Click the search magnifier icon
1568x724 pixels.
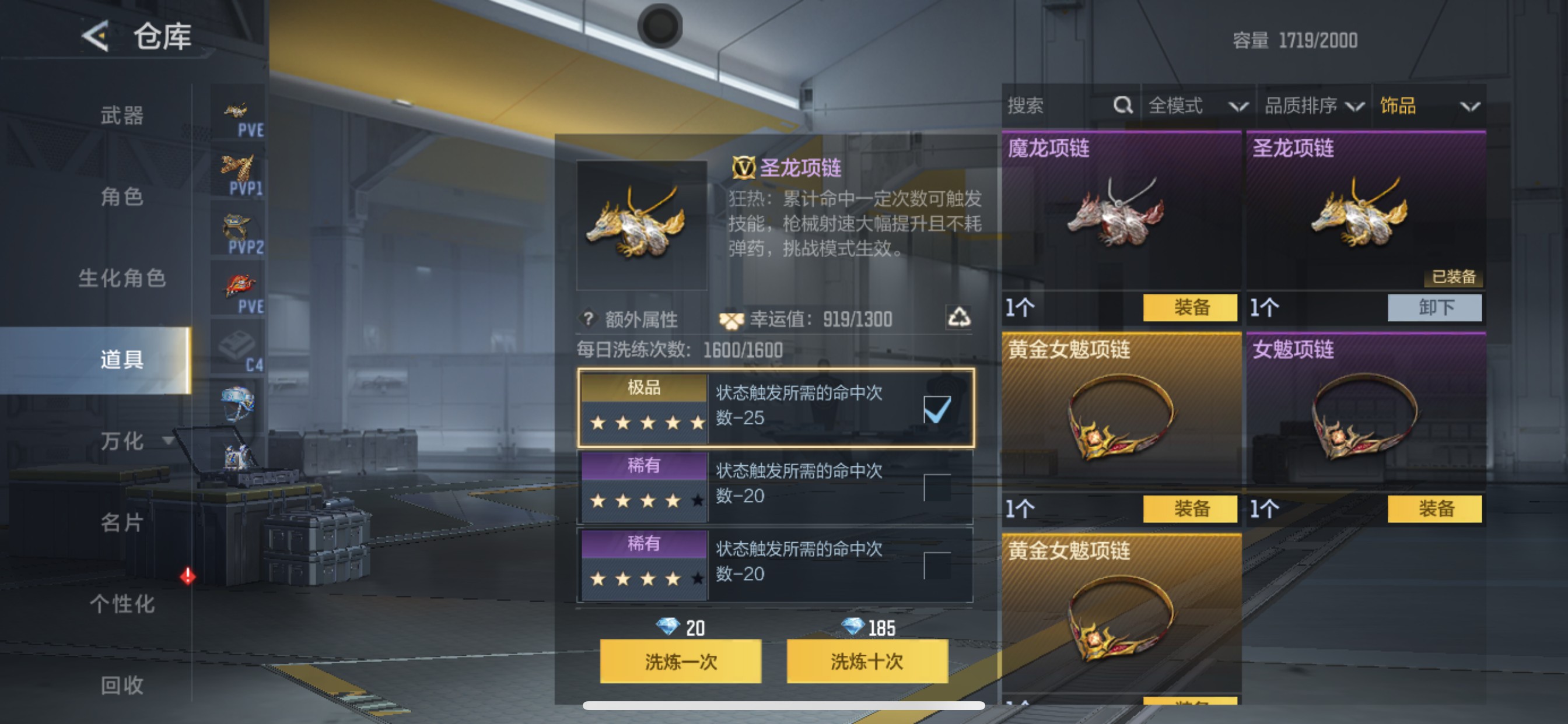coord(1122,107)
